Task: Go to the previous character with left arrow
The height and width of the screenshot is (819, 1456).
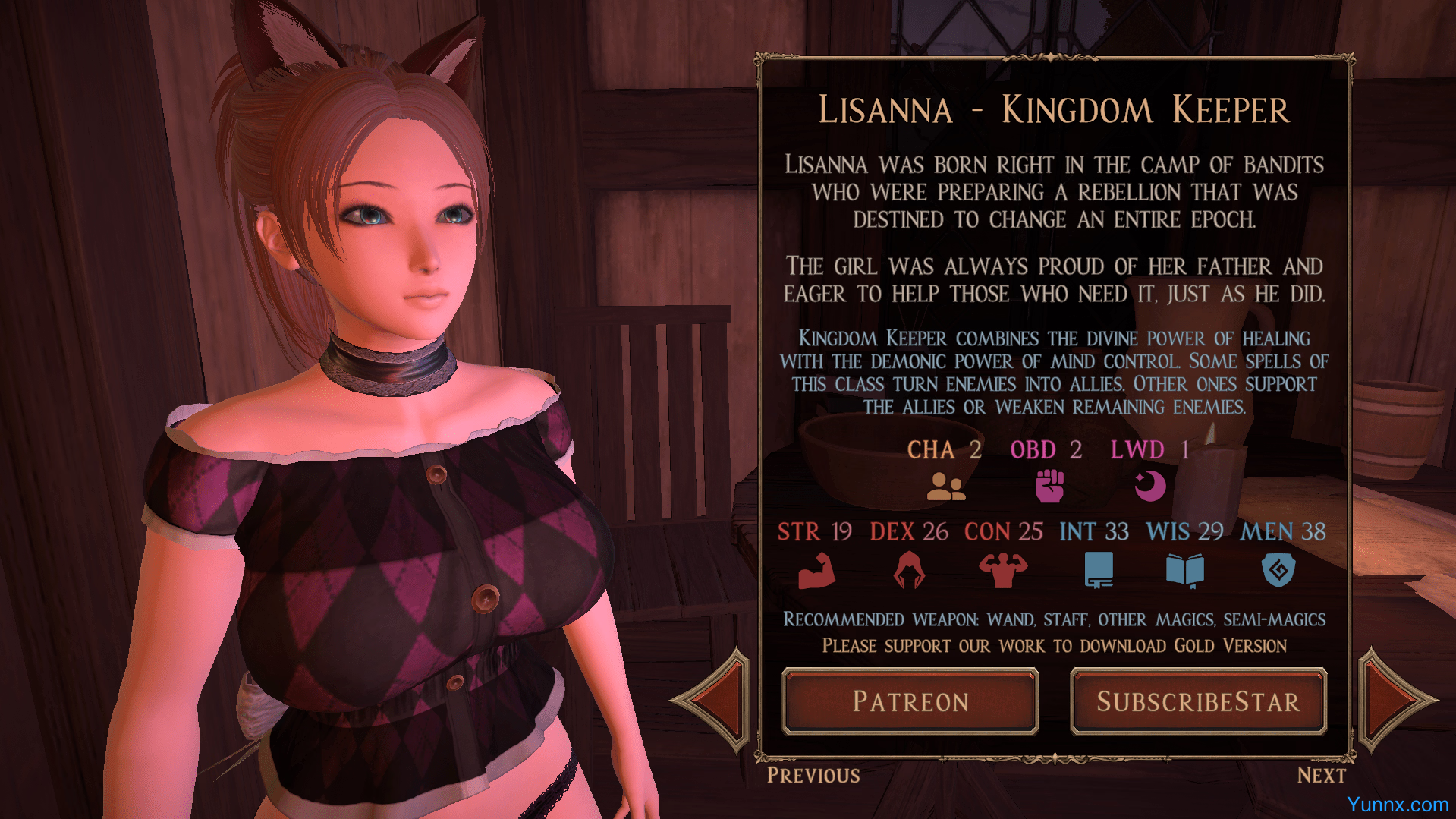Action: (x=714, y=701)
